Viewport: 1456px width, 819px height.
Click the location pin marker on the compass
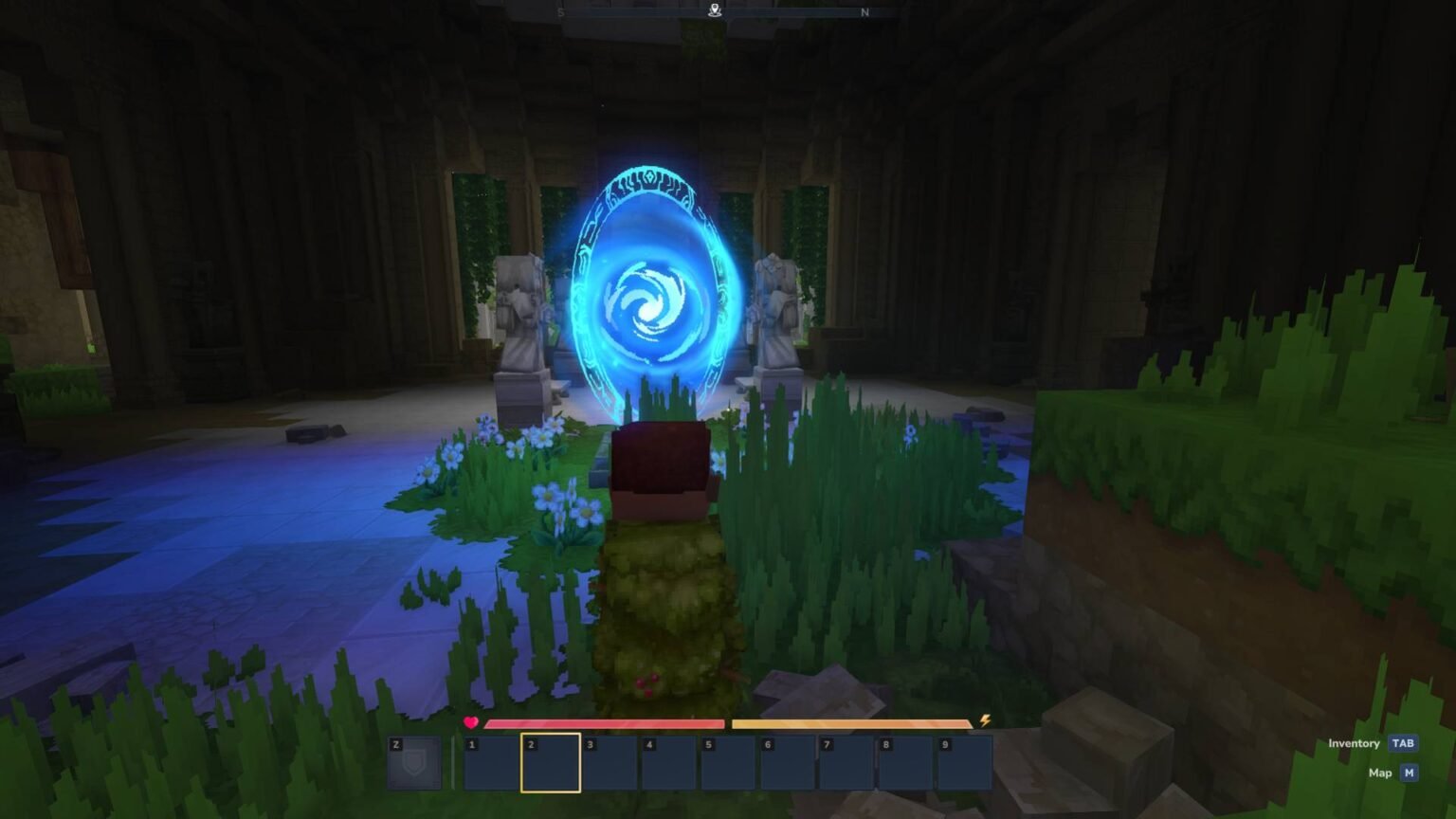[x=714, y=9]
